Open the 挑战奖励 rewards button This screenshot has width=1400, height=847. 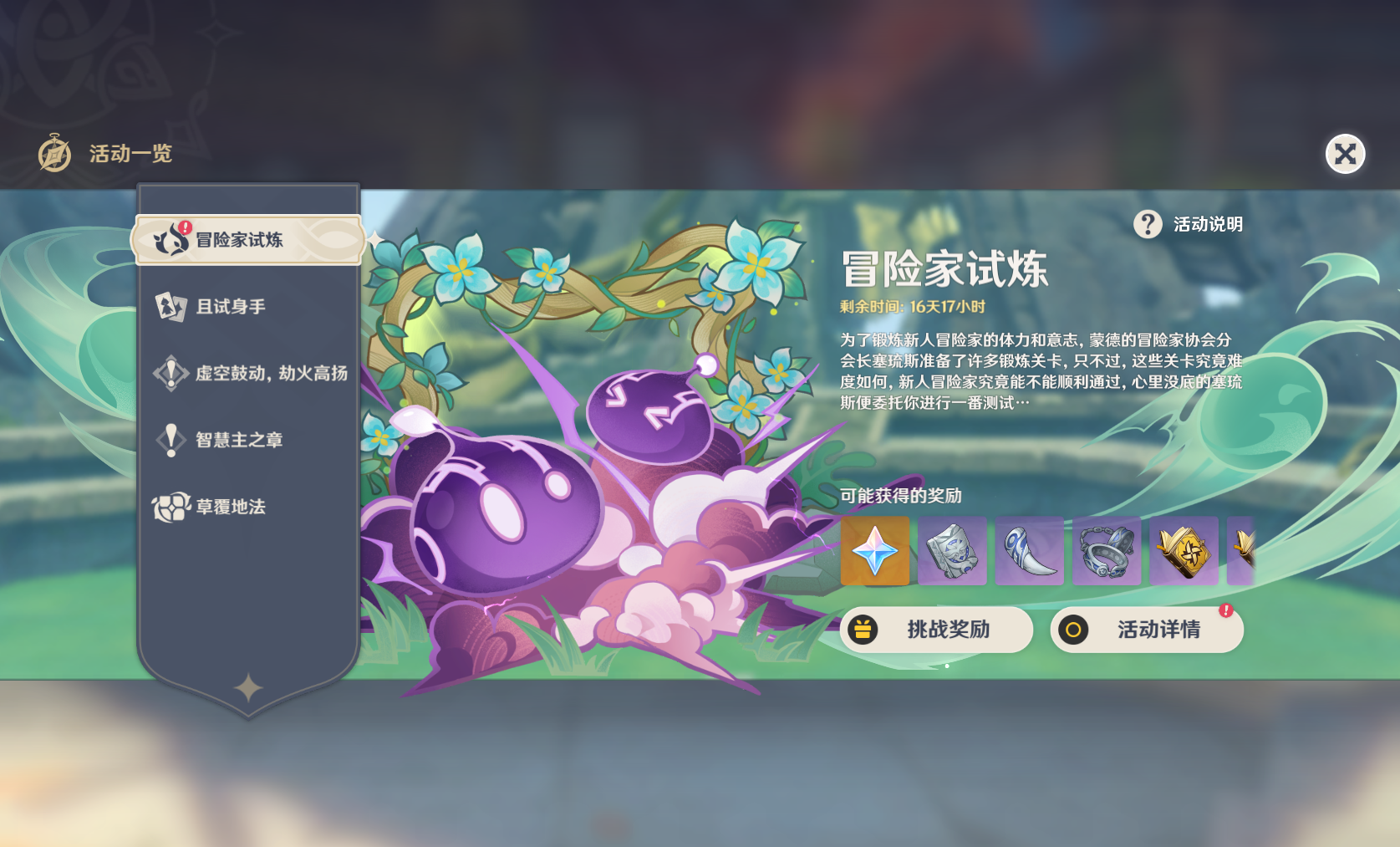click(x=936, y=630)
